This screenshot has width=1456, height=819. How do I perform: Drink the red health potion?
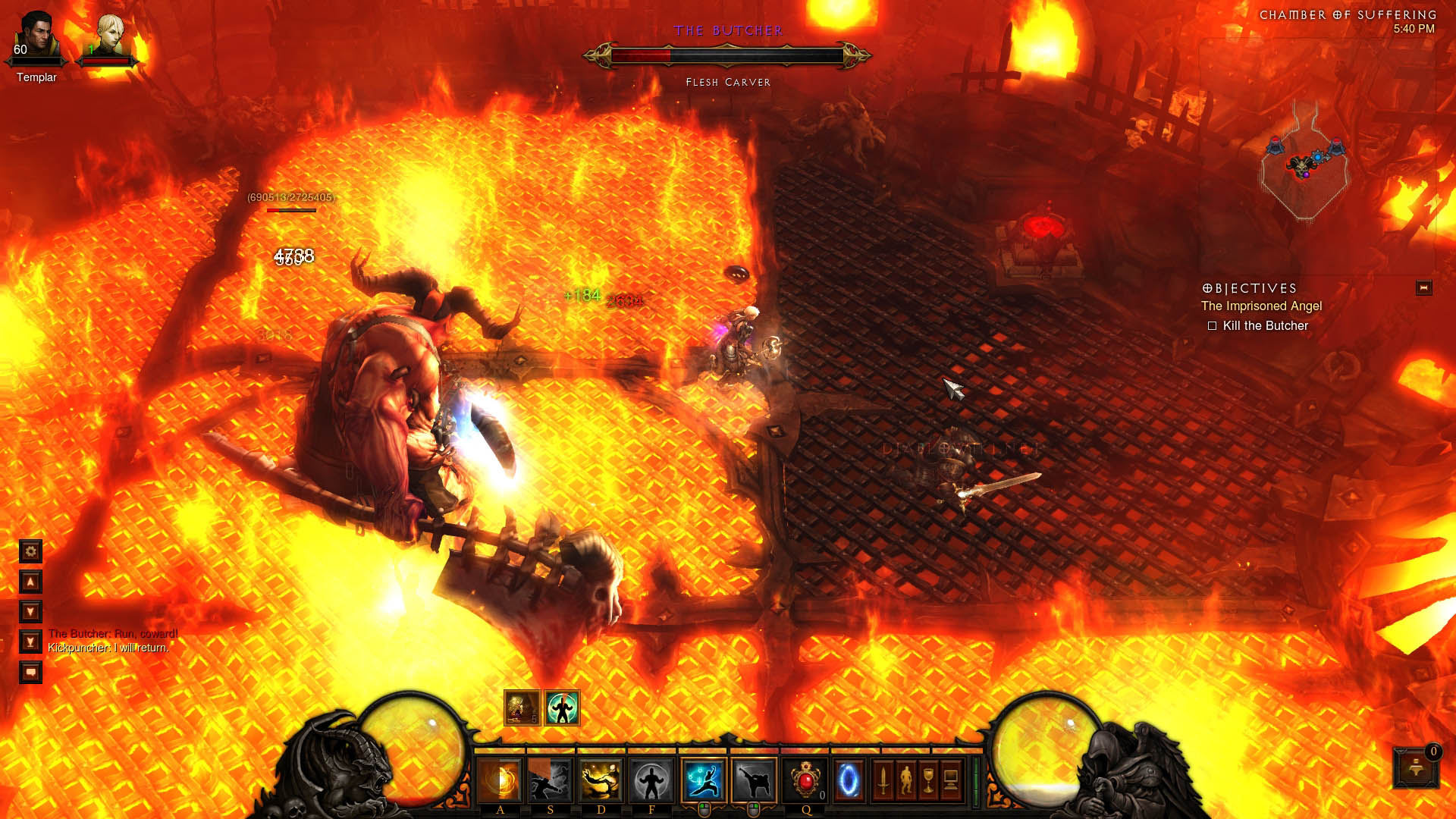pyautogui.click(x=805, y=780)
